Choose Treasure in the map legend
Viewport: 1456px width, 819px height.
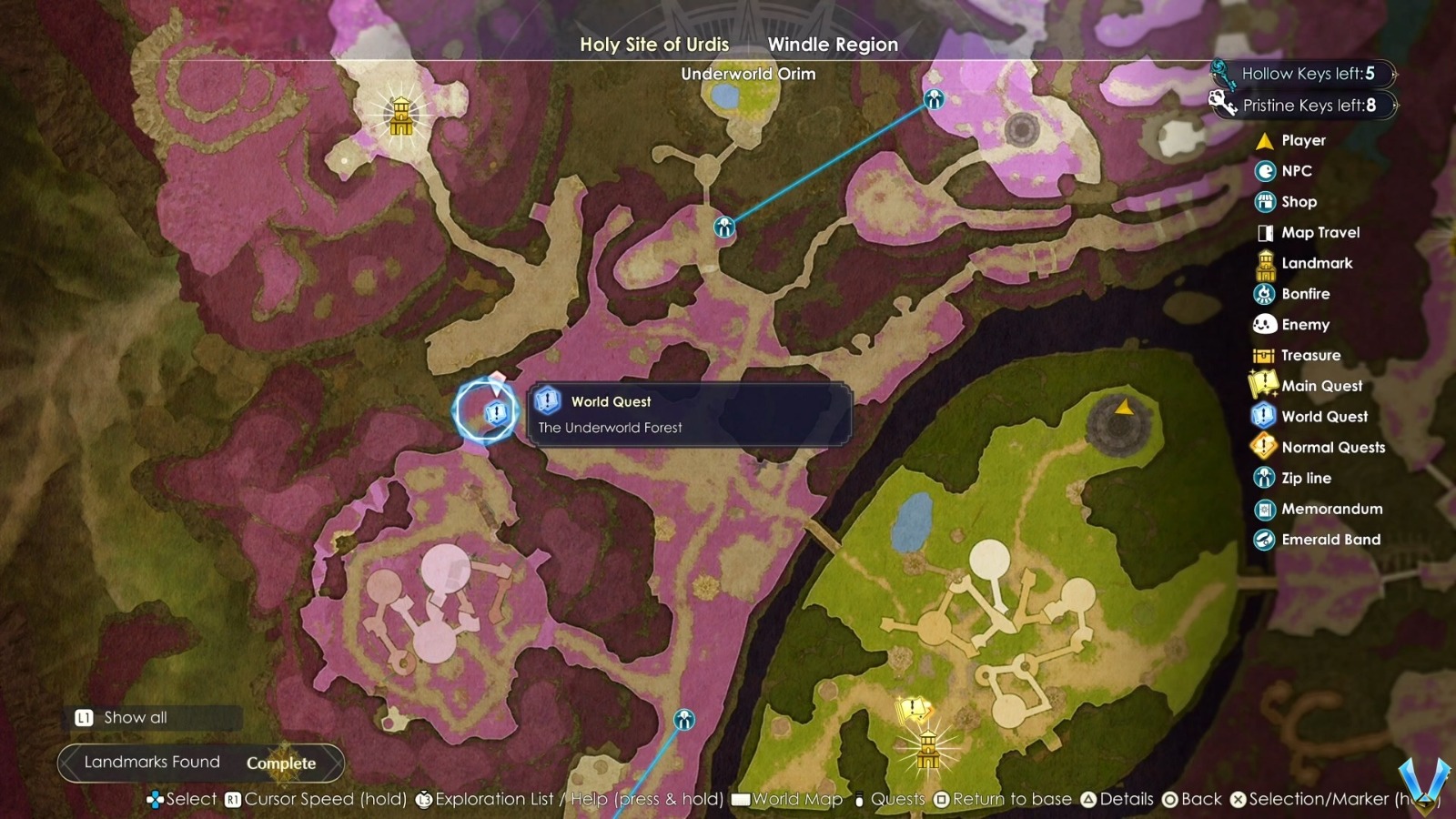[x=1310, y=356]
